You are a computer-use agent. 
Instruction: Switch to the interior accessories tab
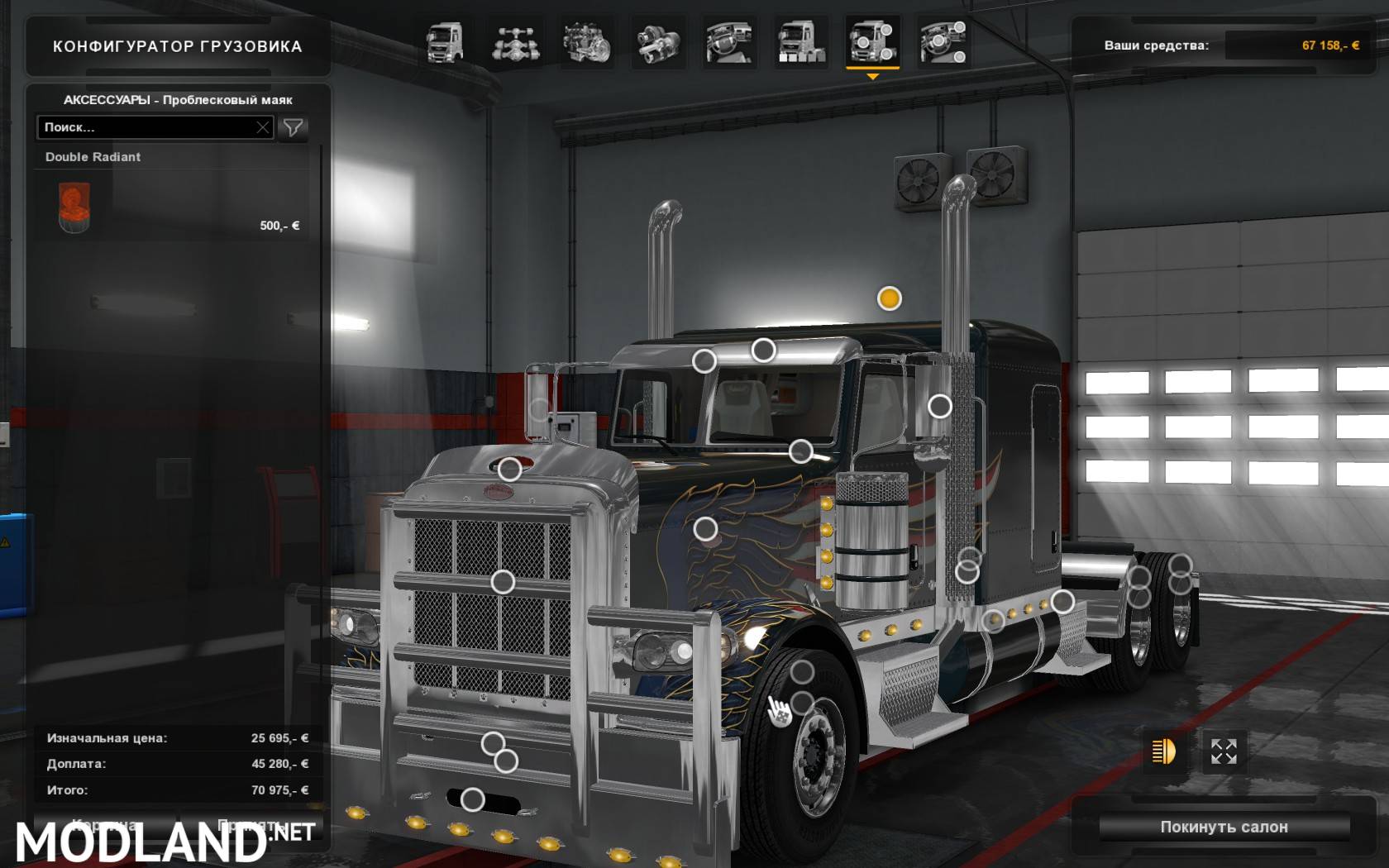(943, 43)
